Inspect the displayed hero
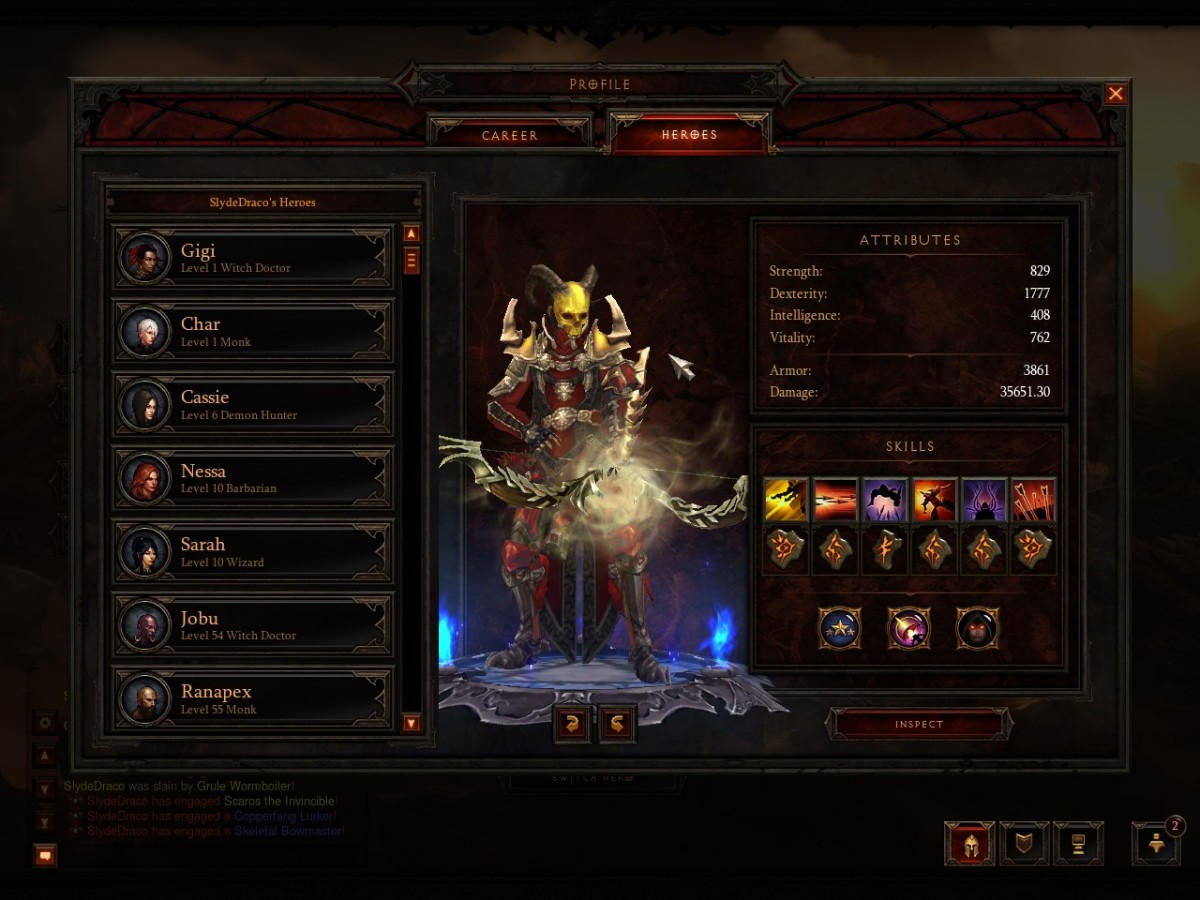1200x900 pixels. (x=919, y=724)
